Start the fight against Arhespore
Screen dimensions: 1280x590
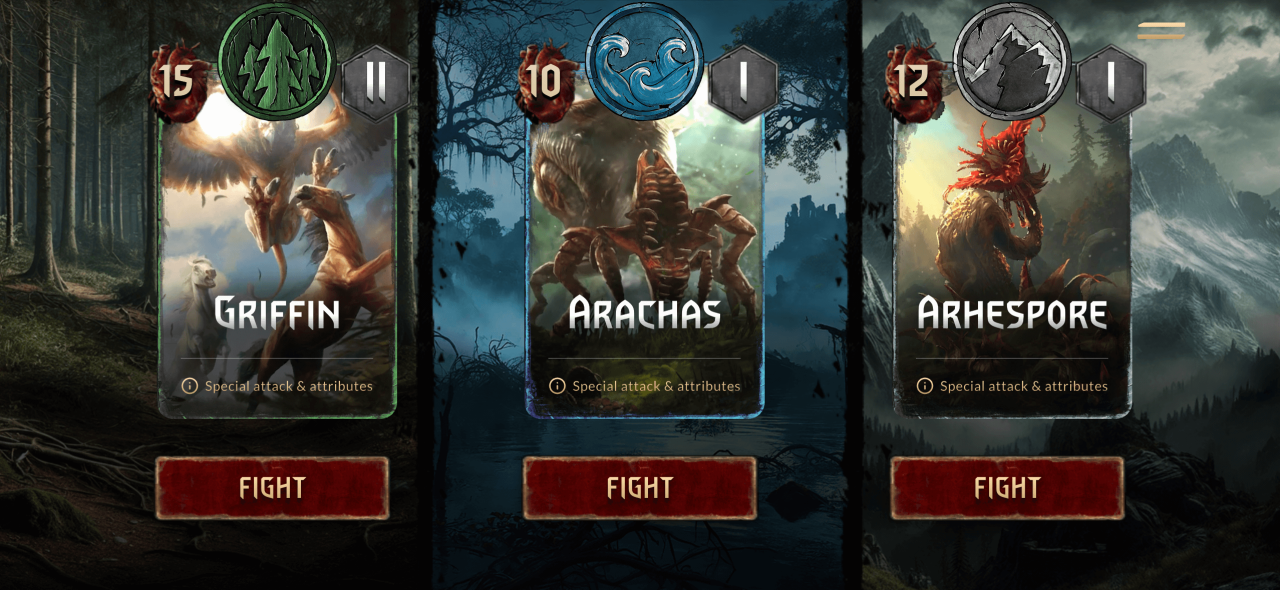1007,488
